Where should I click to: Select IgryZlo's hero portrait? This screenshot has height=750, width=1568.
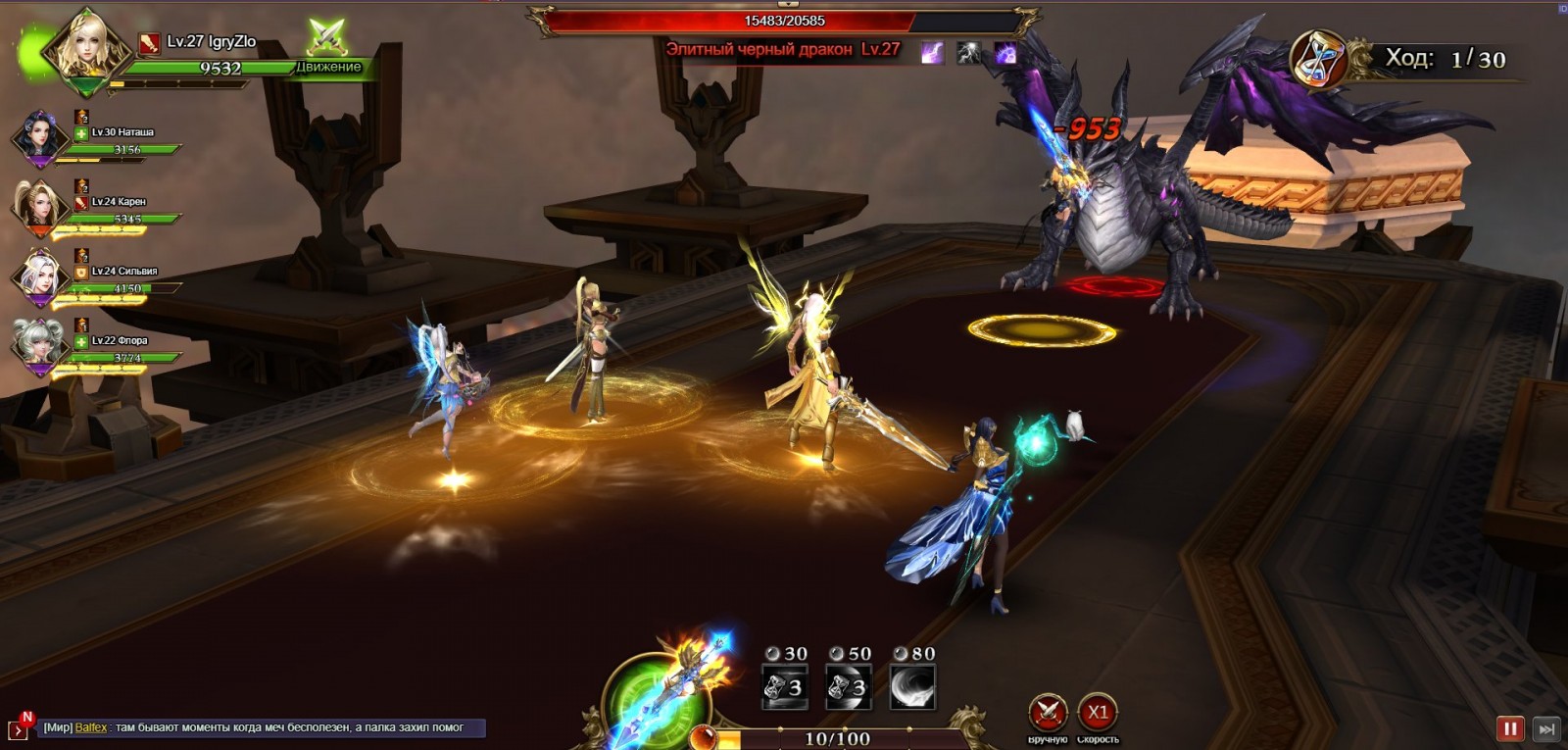85,46
